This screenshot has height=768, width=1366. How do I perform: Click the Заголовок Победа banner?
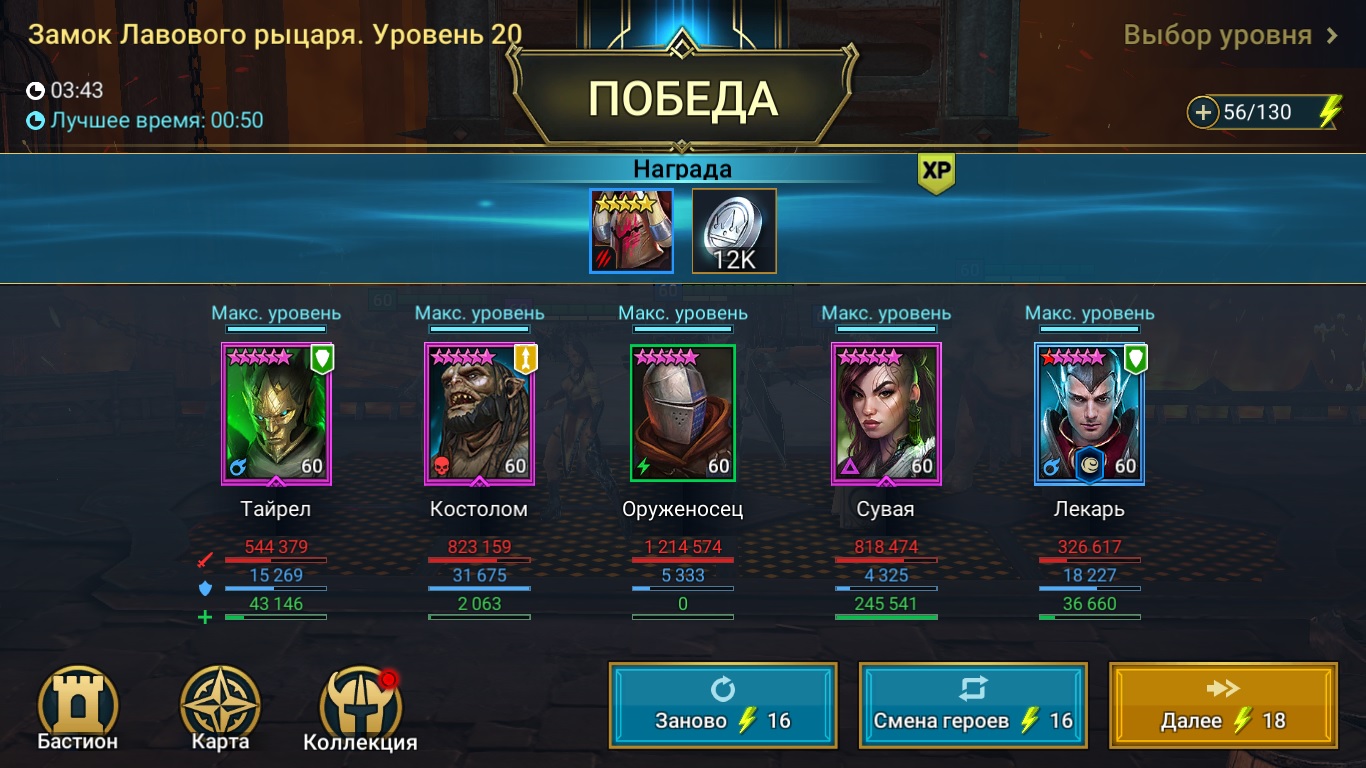683,99
